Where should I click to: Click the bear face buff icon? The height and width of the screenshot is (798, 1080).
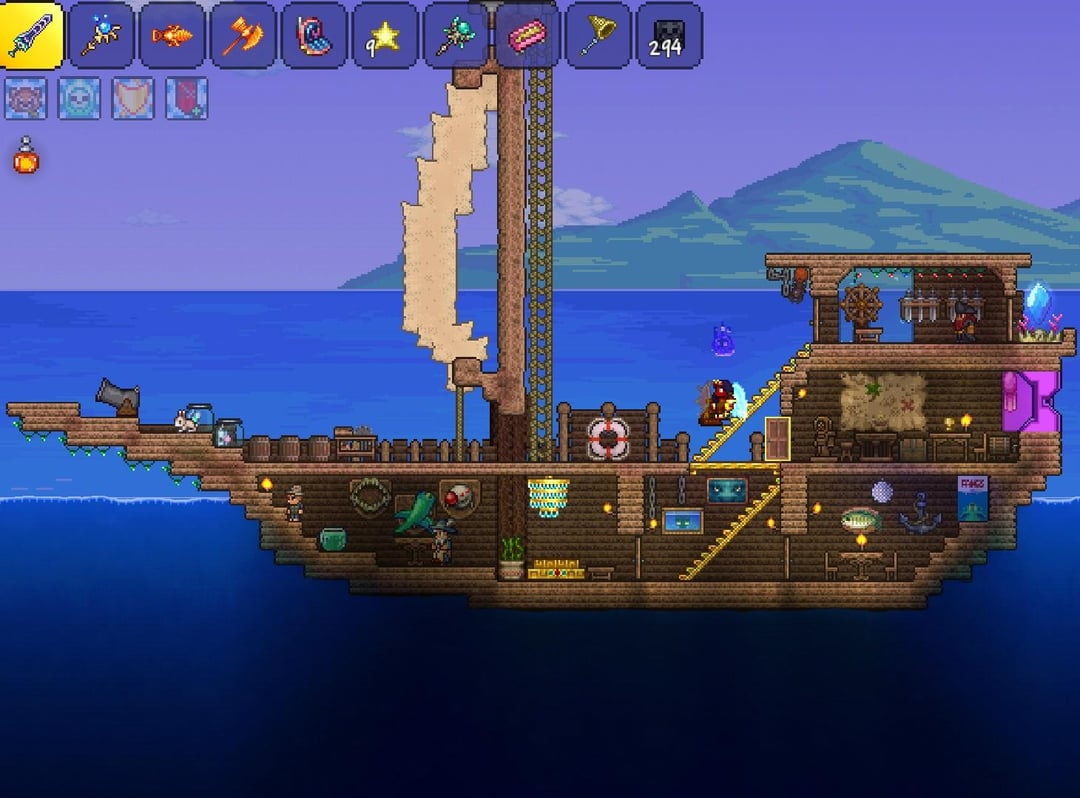pyautogui.click(x=25, y=98)
